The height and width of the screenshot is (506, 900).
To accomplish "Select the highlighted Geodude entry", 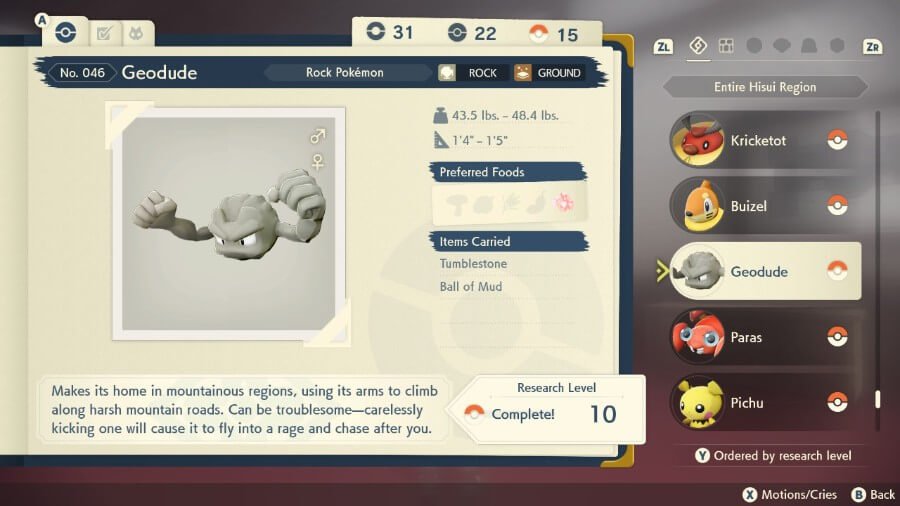I will coord(762,271).
